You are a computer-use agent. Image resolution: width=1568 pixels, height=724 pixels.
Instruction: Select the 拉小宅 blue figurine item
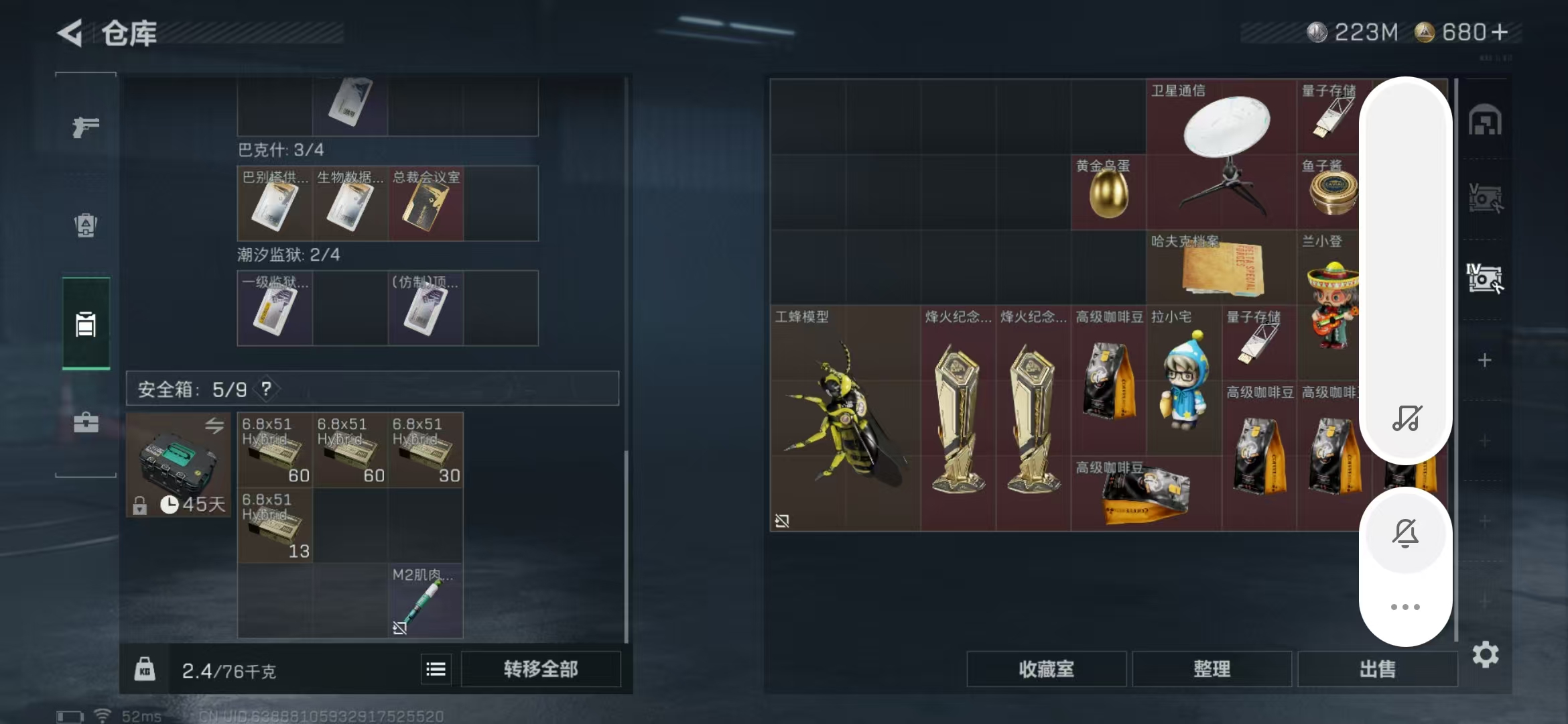pos(1183,379)
